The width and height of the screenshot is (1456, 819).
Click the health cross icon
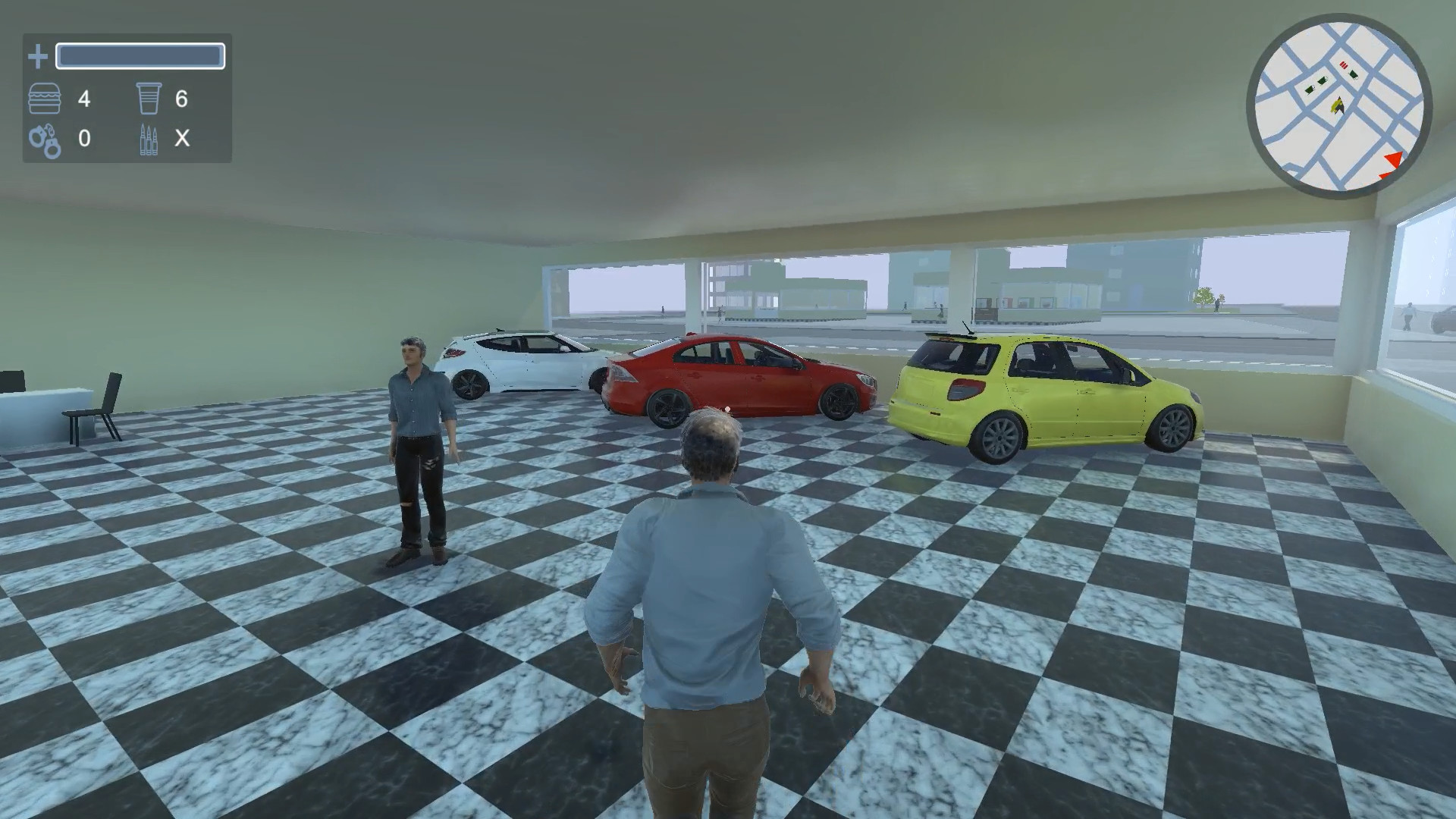tap(36, 55)
